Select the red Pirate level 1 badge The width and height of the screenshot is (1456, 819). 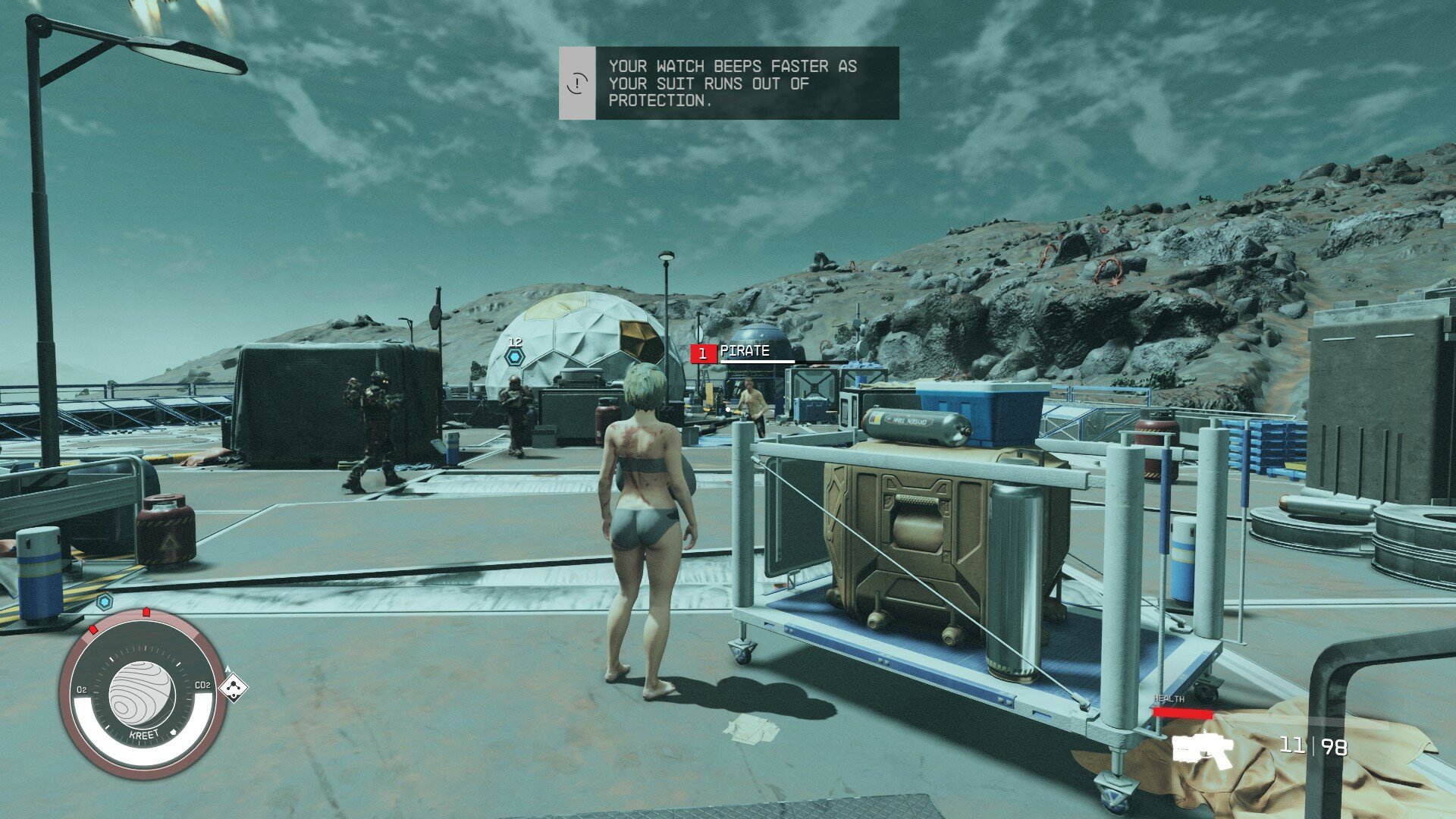703,353
